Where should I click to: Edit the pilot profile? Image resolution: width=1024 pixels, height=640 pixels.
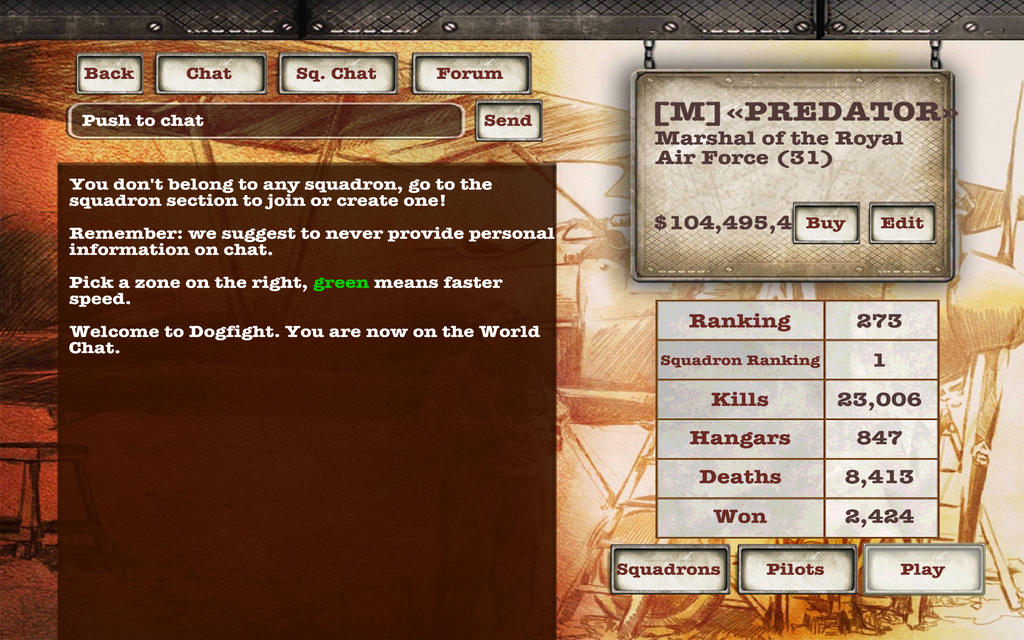[902, 223]
